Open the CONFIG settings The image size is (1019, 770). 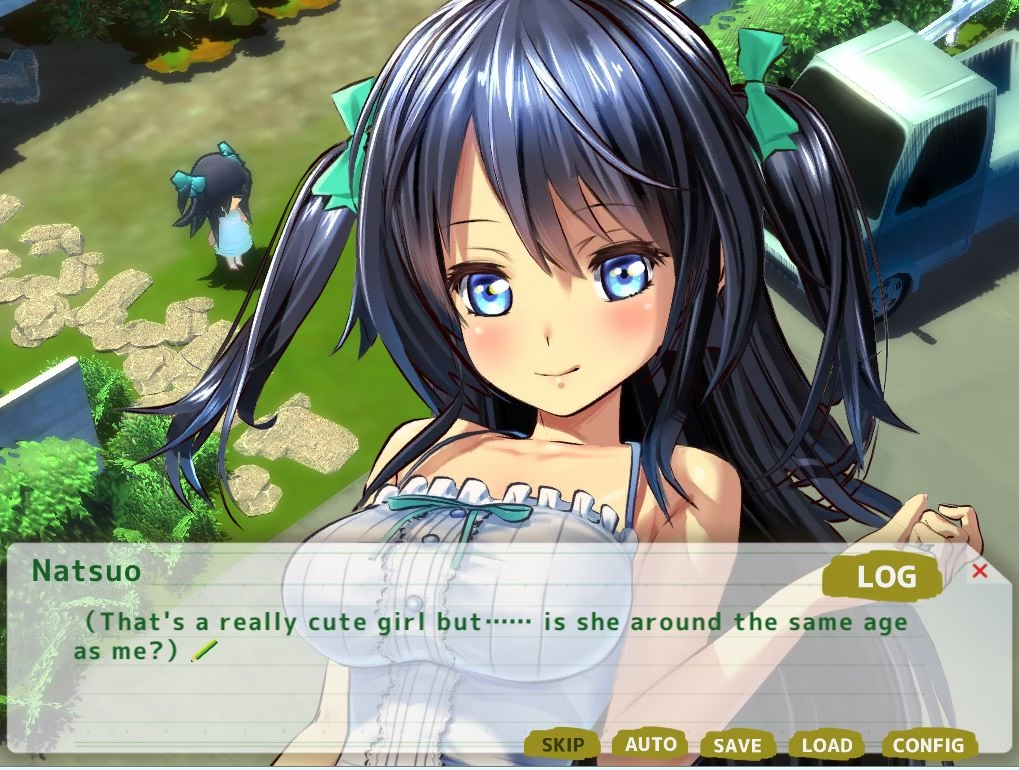click(928, 745)
